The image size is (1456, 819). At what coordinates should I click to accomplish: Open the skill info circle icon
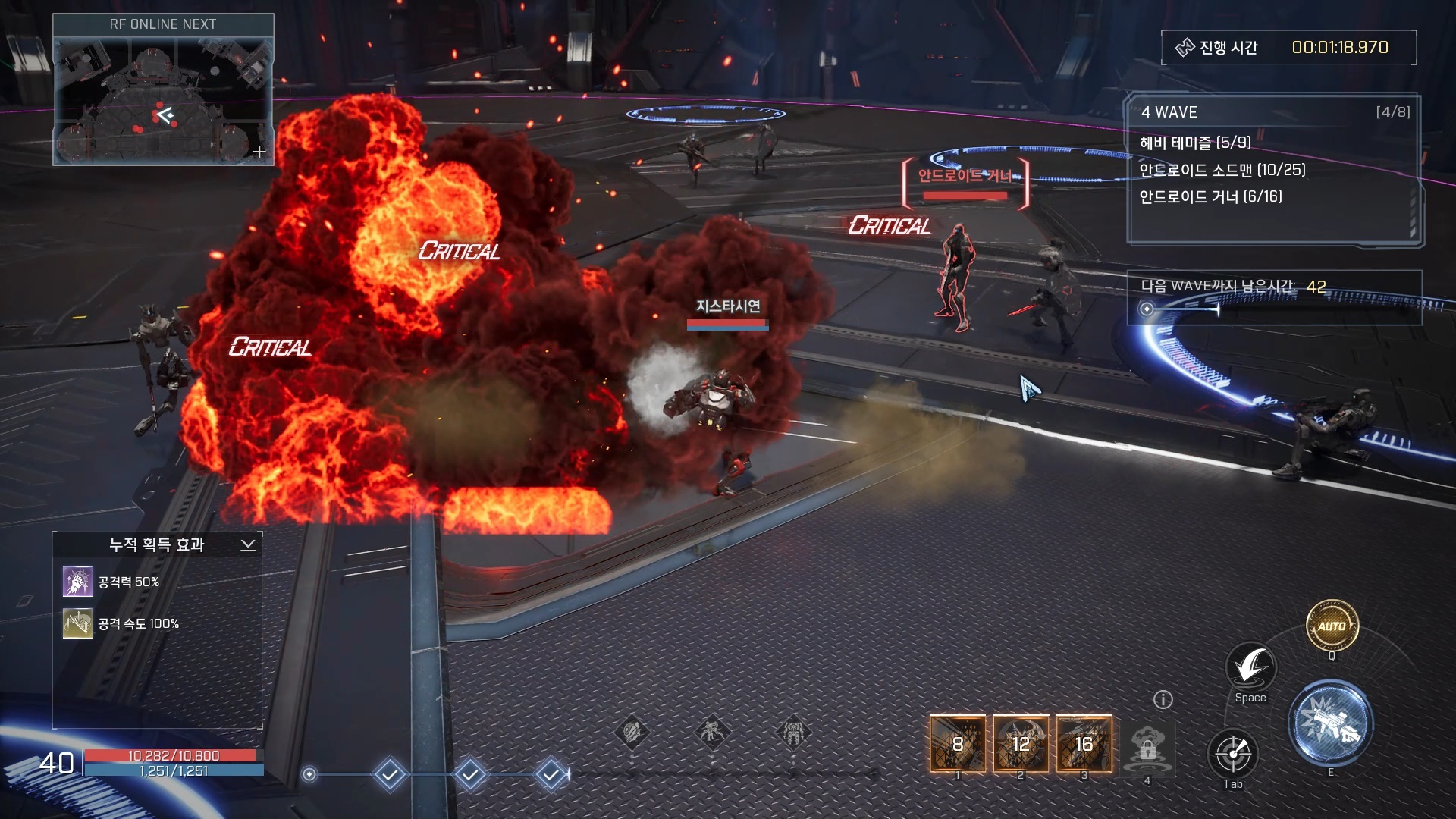(x=1163, y=699)
